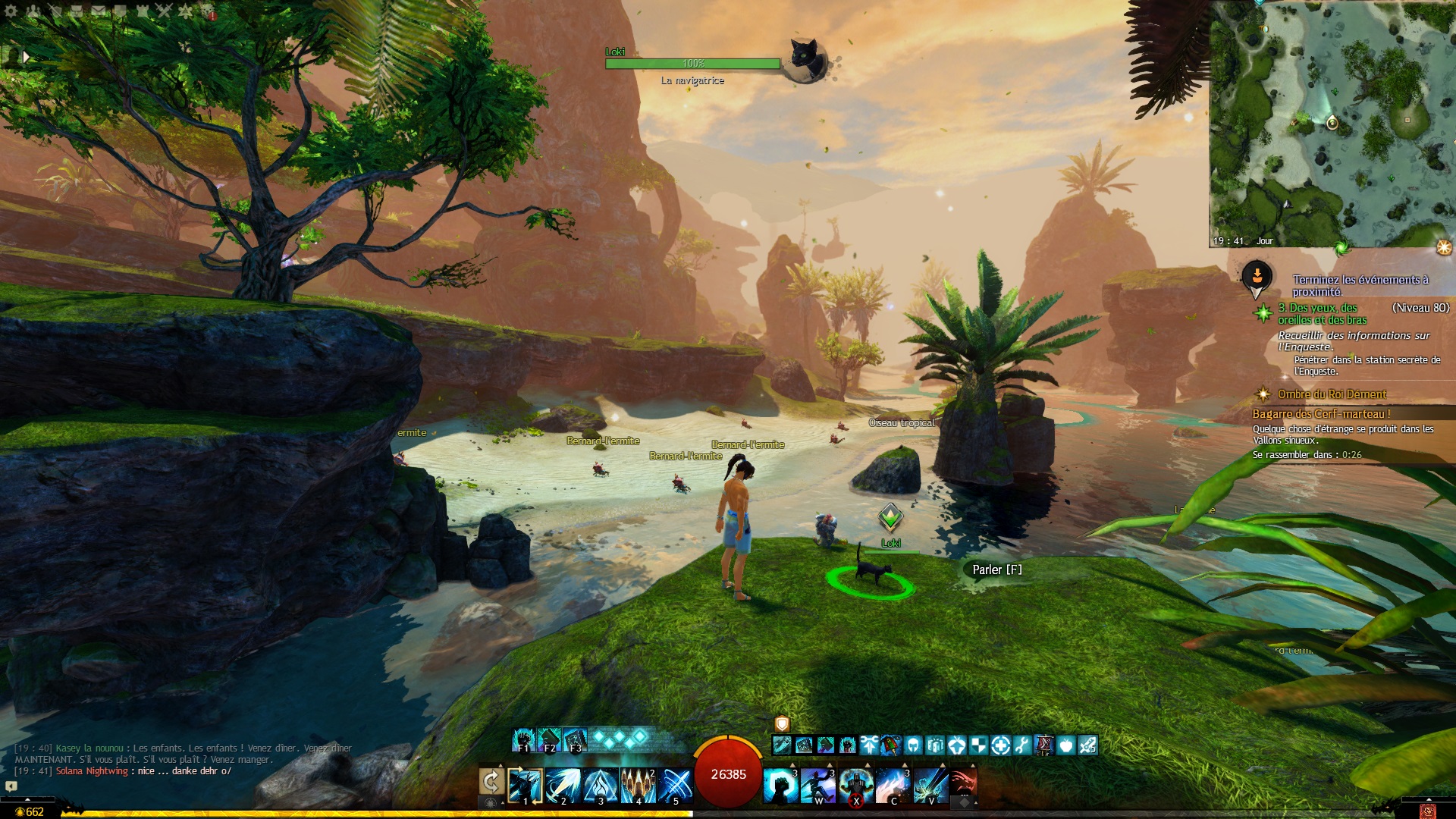Use the triangle flame skill in slot 3
Viewport: 1456px width, 819px height.
tap(601, 786)
